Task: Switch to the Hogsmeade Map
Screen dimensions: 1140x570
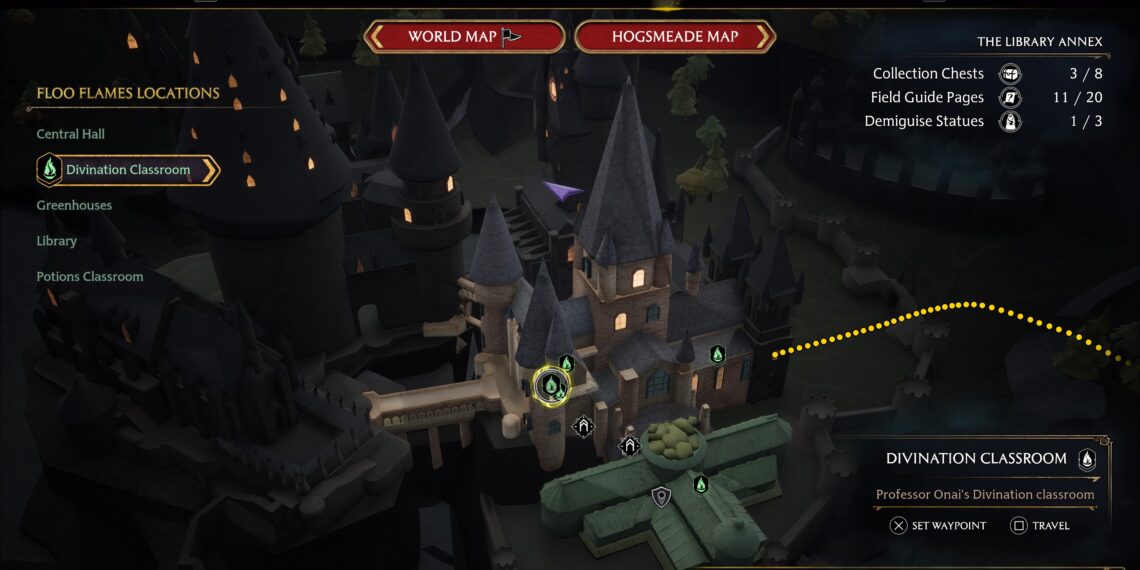Action: [x=674, y=37]
